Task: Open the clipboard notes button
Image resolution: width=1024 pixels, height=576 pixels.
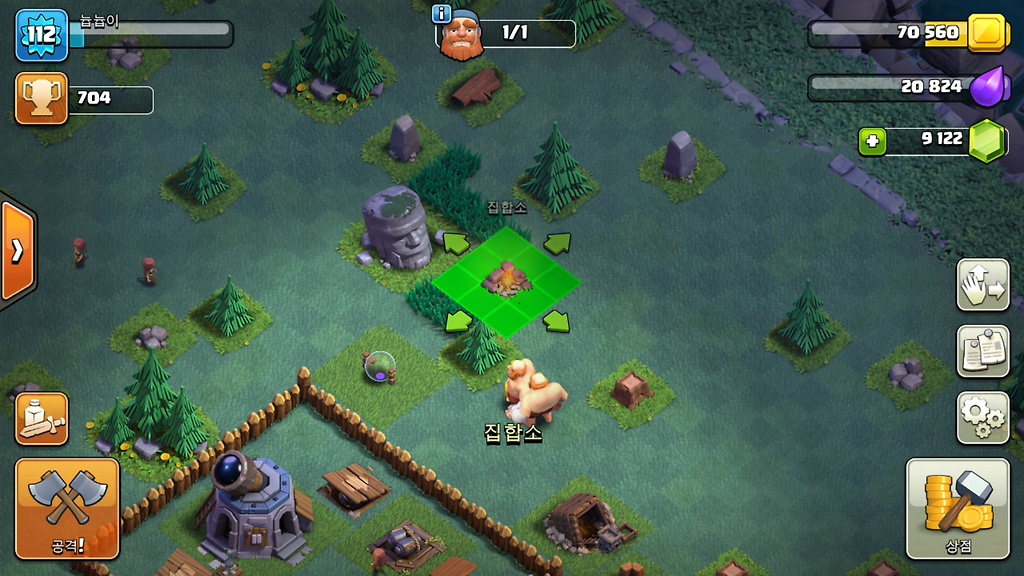Action: (x=982, y=351)
